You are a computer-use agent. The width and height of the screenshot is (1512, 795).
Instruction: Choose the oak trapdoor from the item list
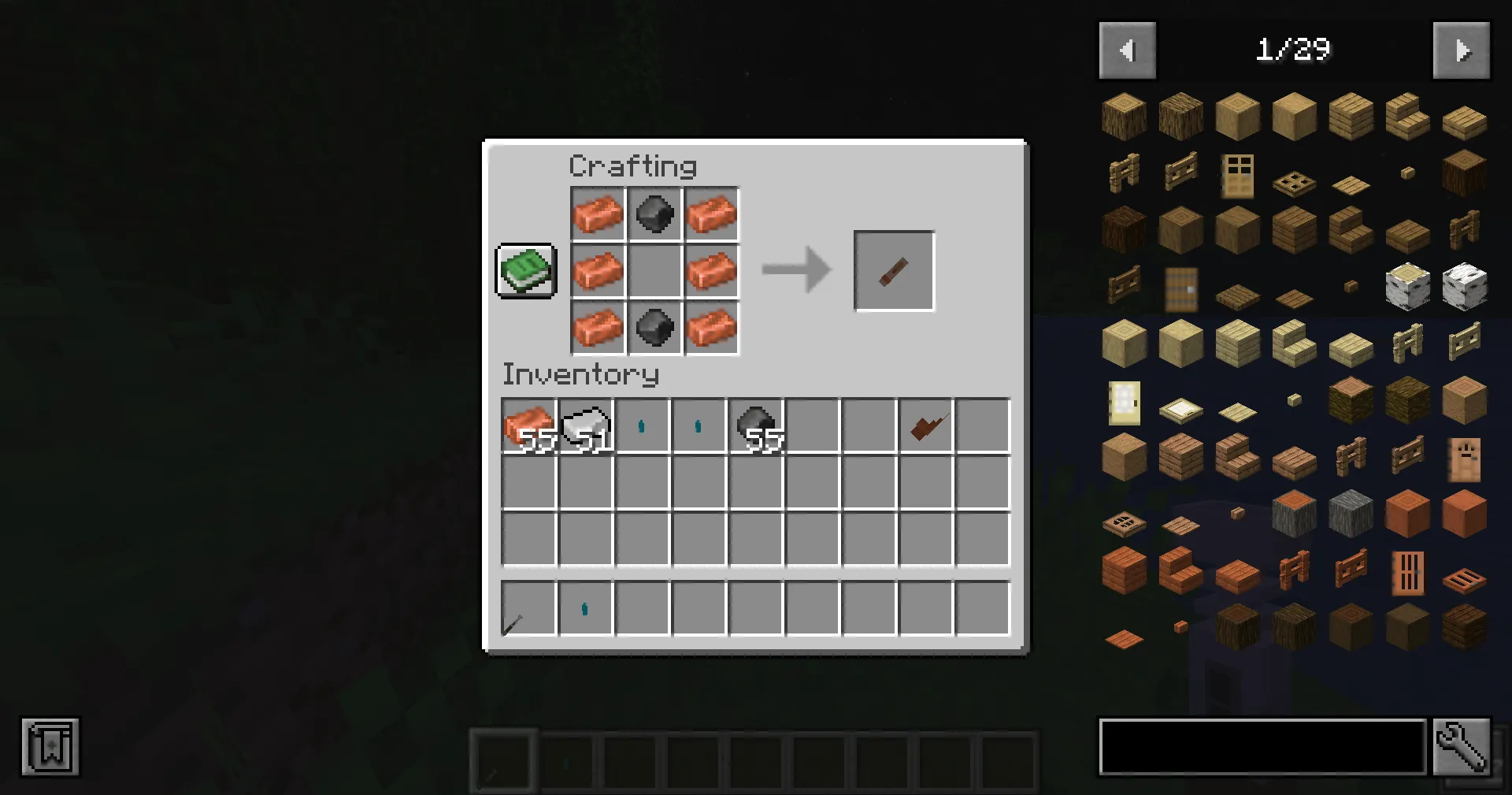(1294, 183)
